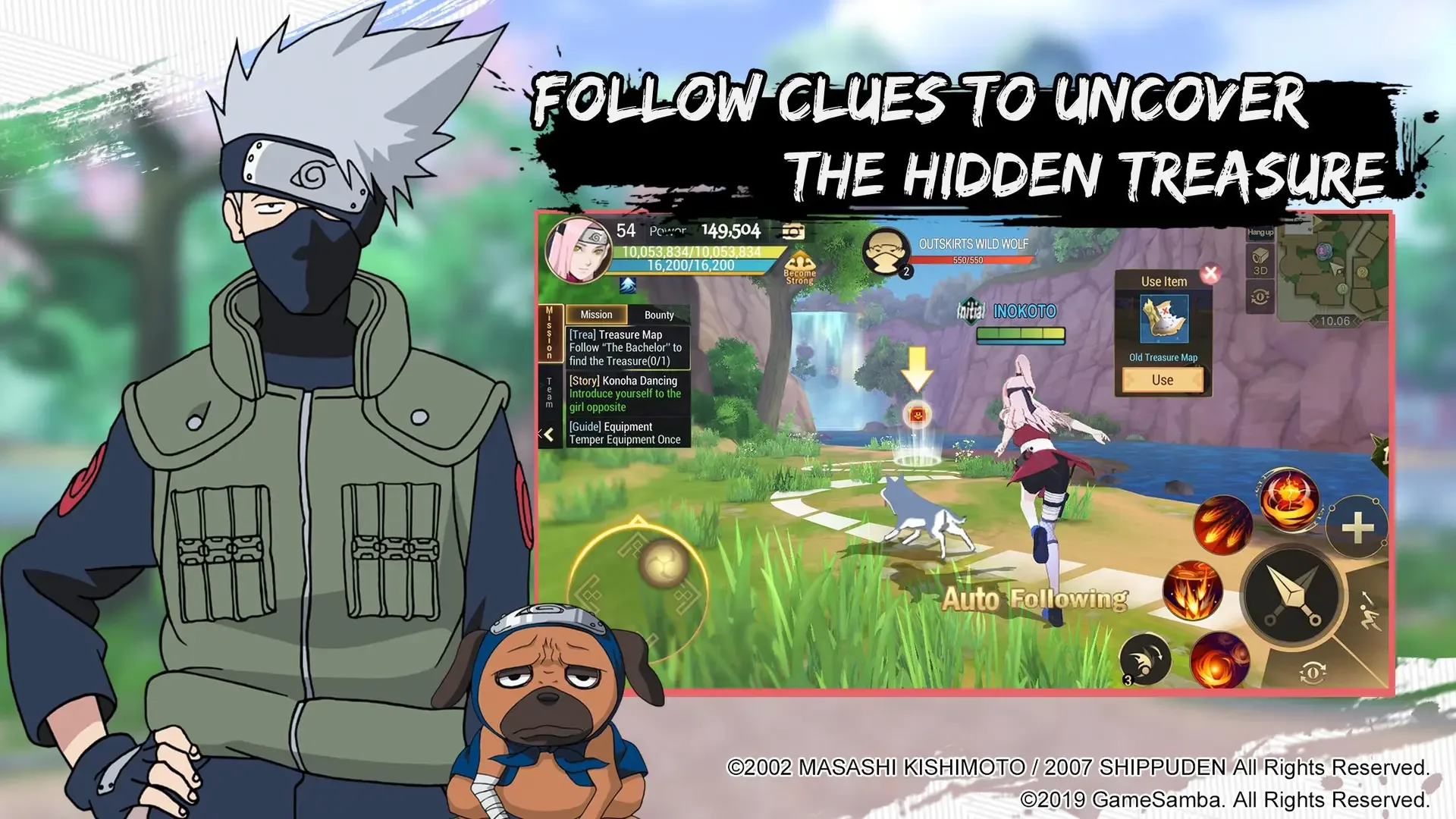Open the player avatar portrait
The image size is (1456, 819).
tap(580, 250)
